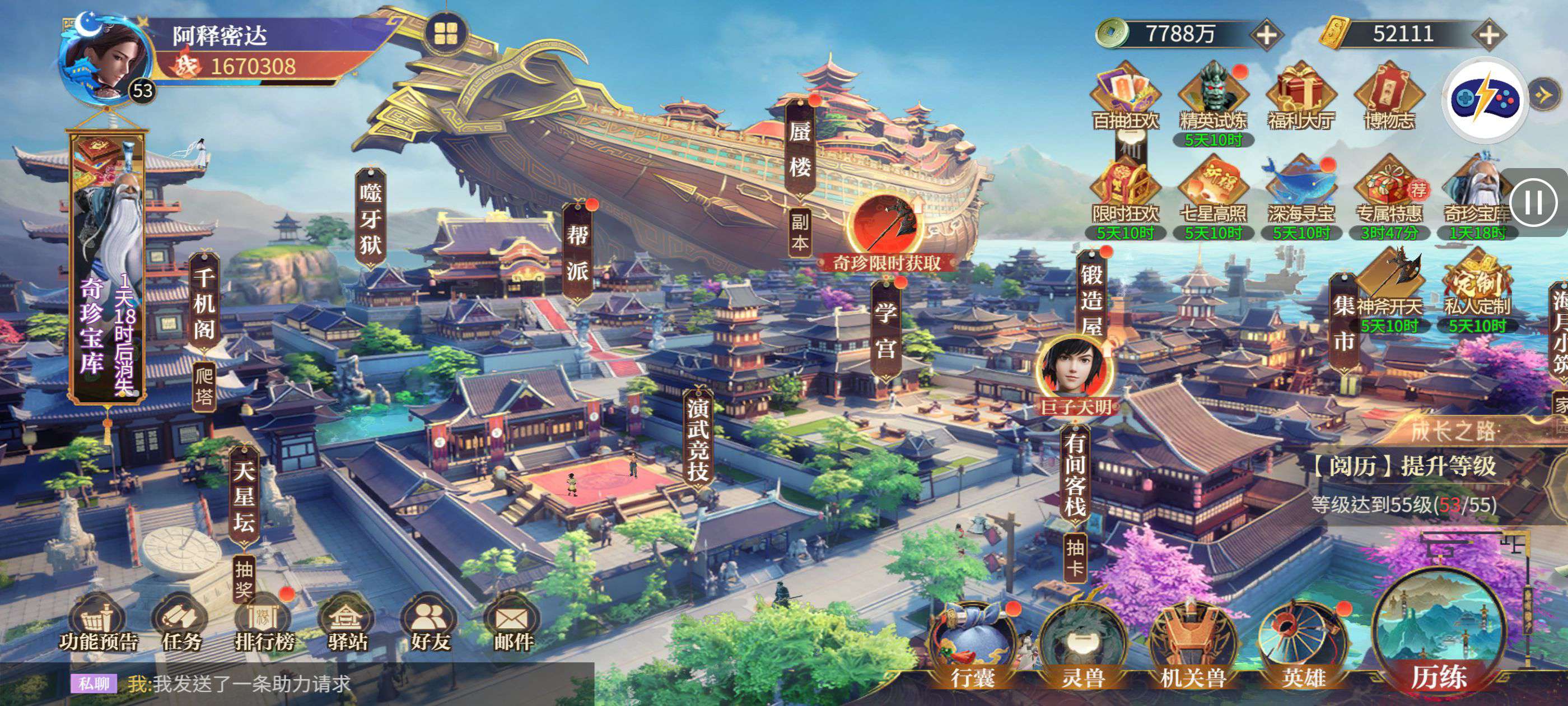
Task: Add gold ingots with the plus button
Action: tap(1489, 34)
